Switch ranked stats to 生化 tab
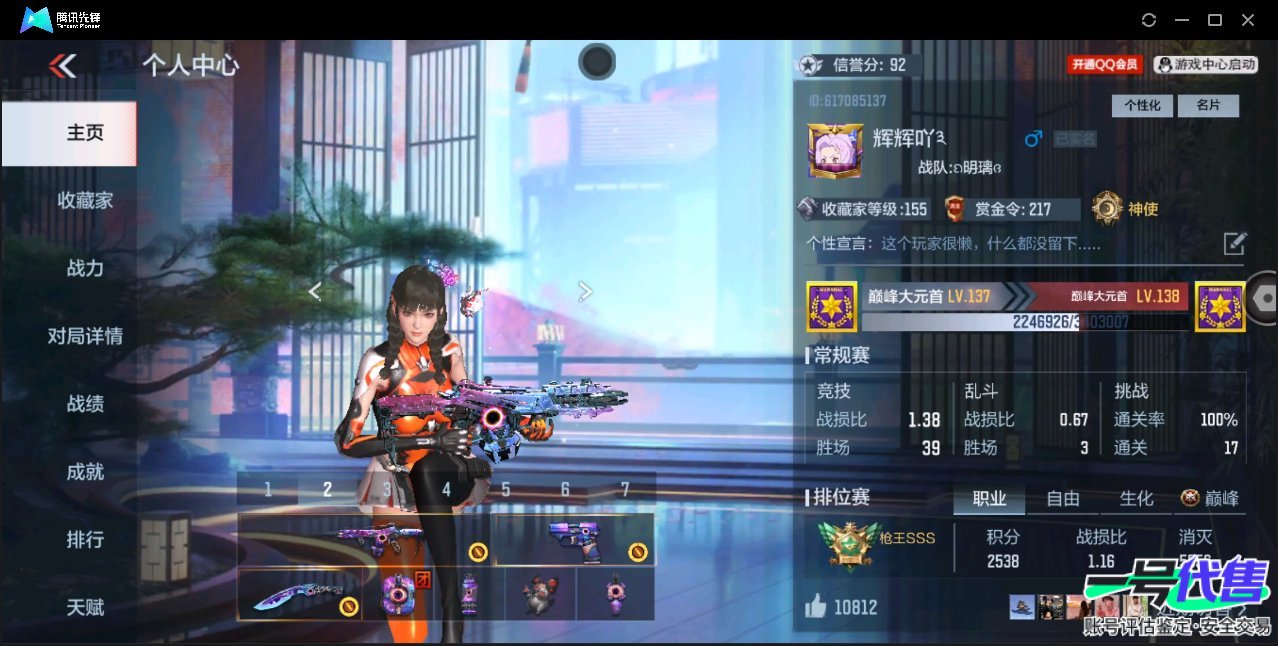This screenshot has width=1278, height=646. [1136, 499]
